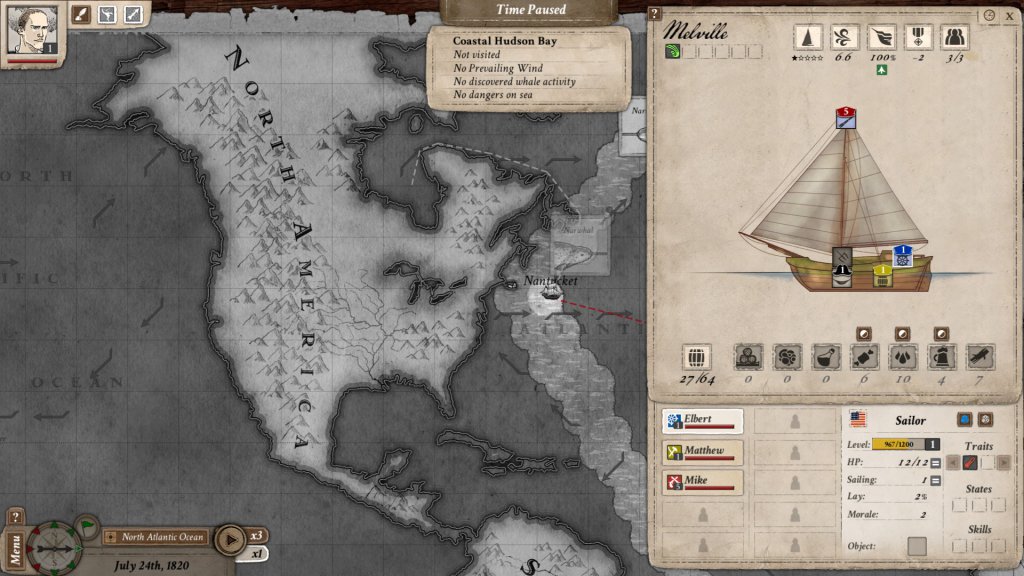Click the beer mug supply icon
This screenshot has width=1024, height=576.
[941, 357]
